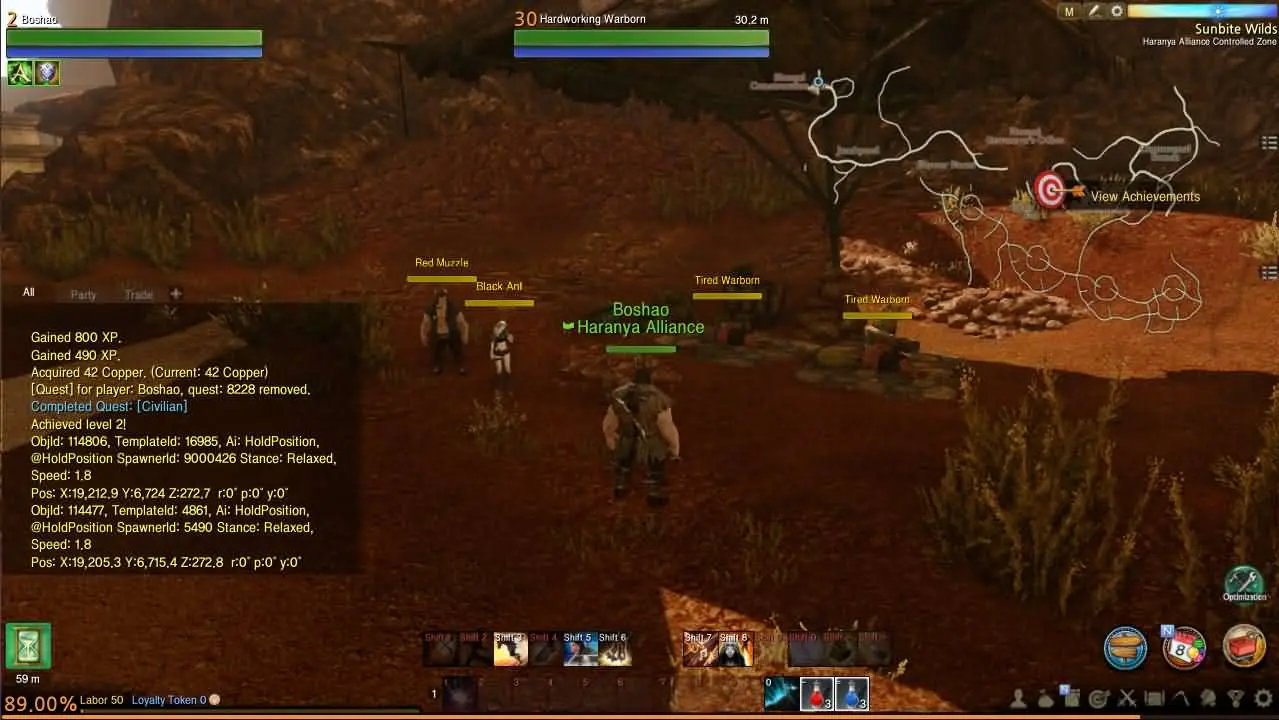1279x720 pixels.
Task: Open the wooden signpost round button
Action: (1125, 647)
